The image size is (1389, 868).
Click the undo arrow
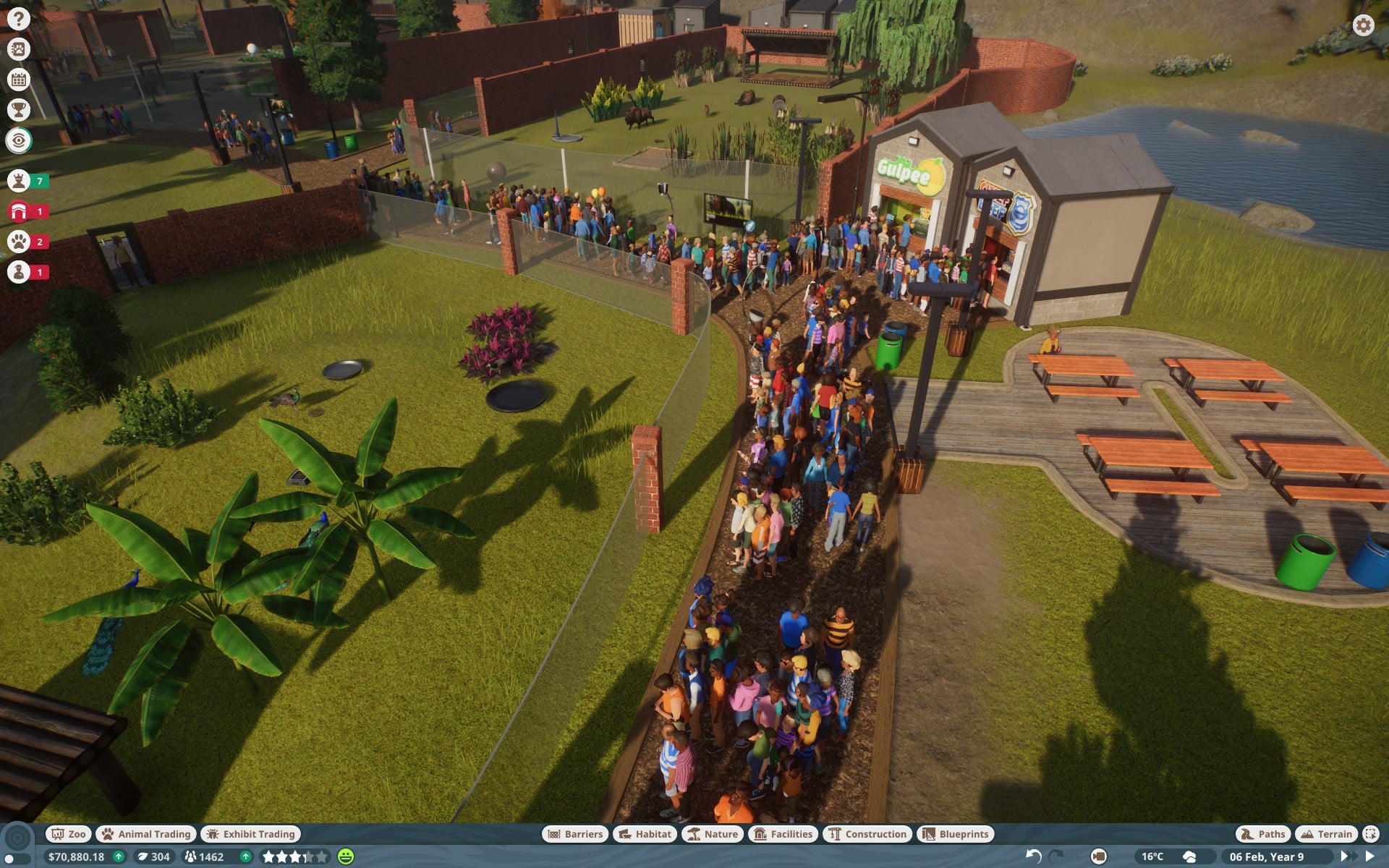pyautogui.click(x=1033, y=856)
